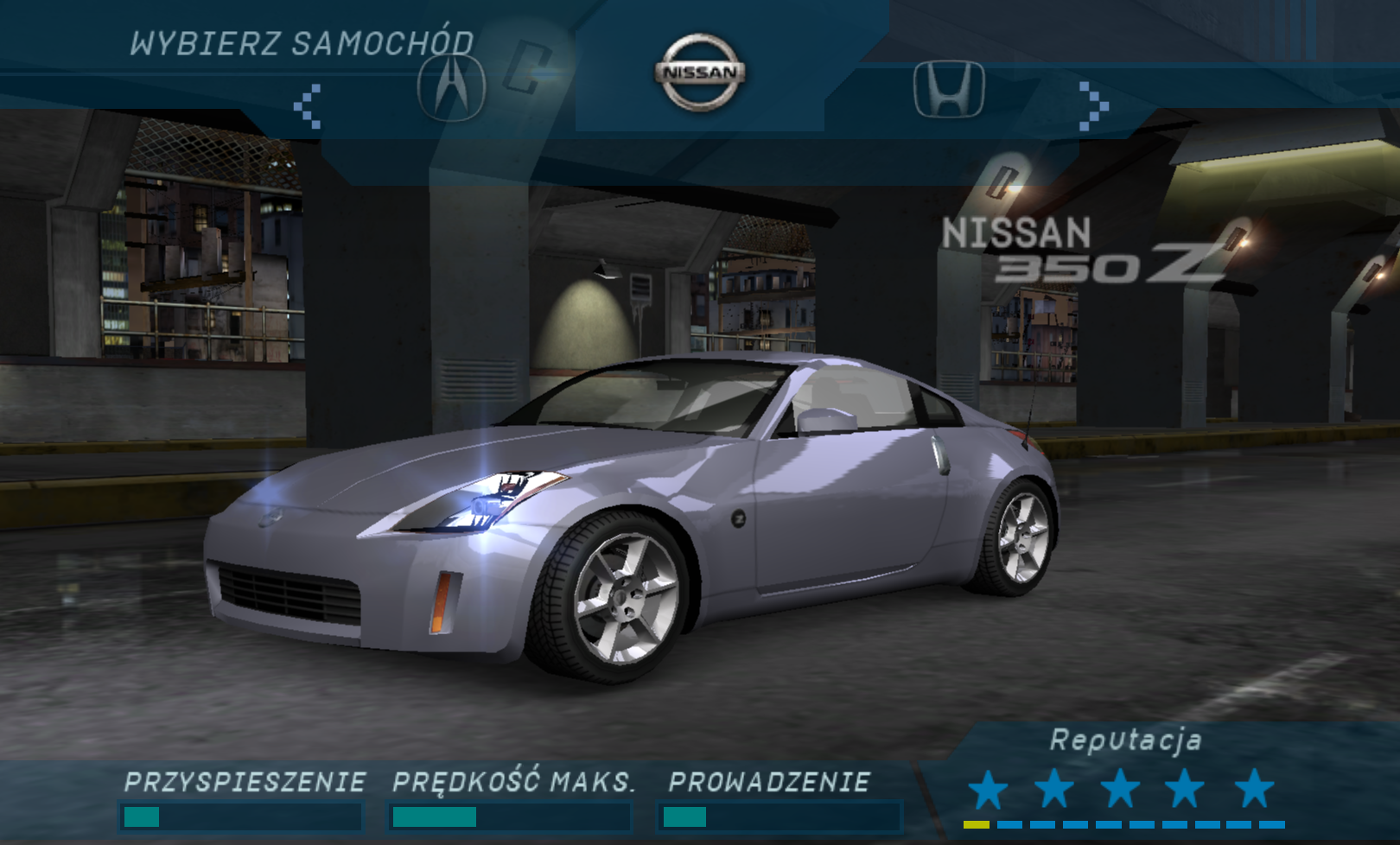This screenshot has width=1400, height=845.
Task: Click the right arrow to browse next brand
Action: pos(1092,106)
